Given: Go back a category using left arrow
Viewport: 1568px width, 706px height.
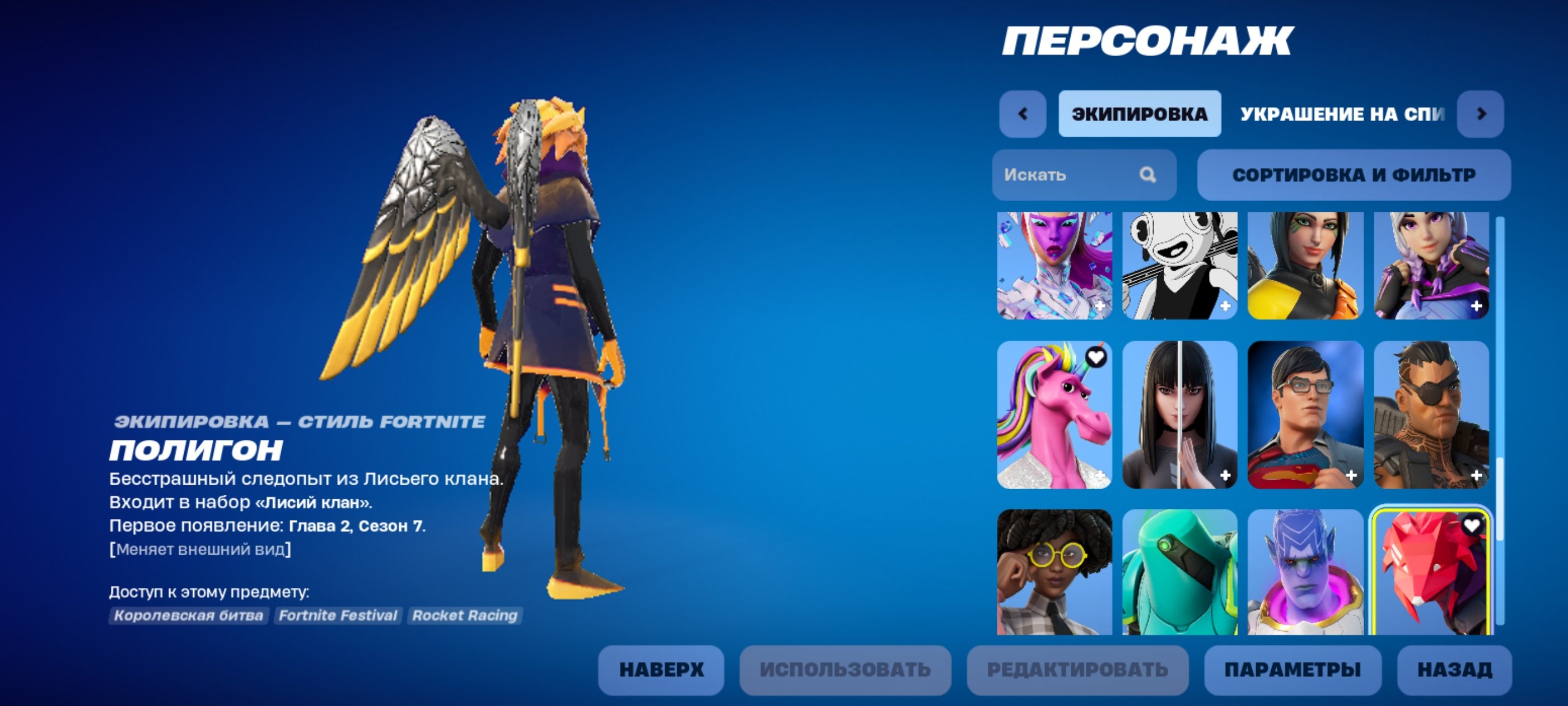Looking at the screenshot, I should pos(1024,113).
